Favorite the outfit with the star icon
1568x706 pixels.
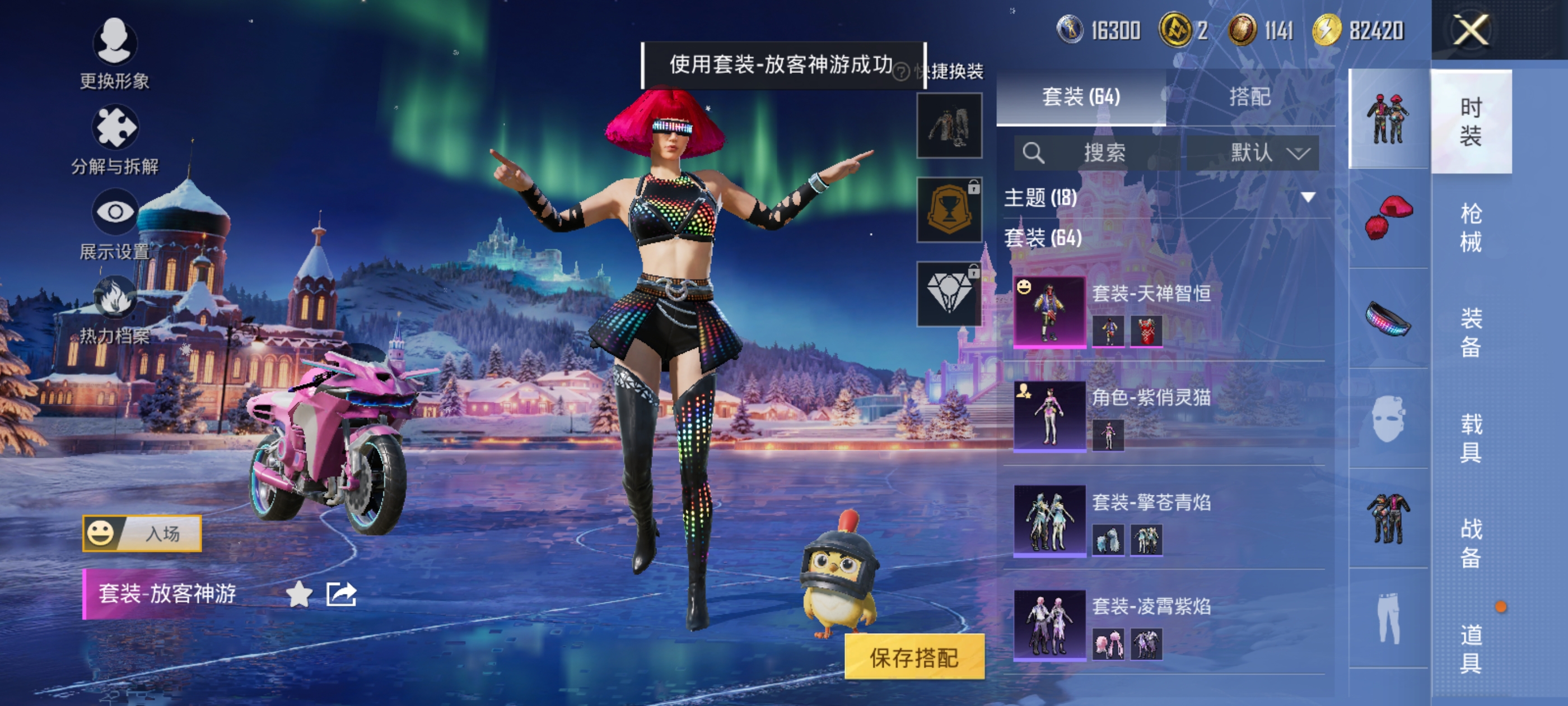point(299,594)
